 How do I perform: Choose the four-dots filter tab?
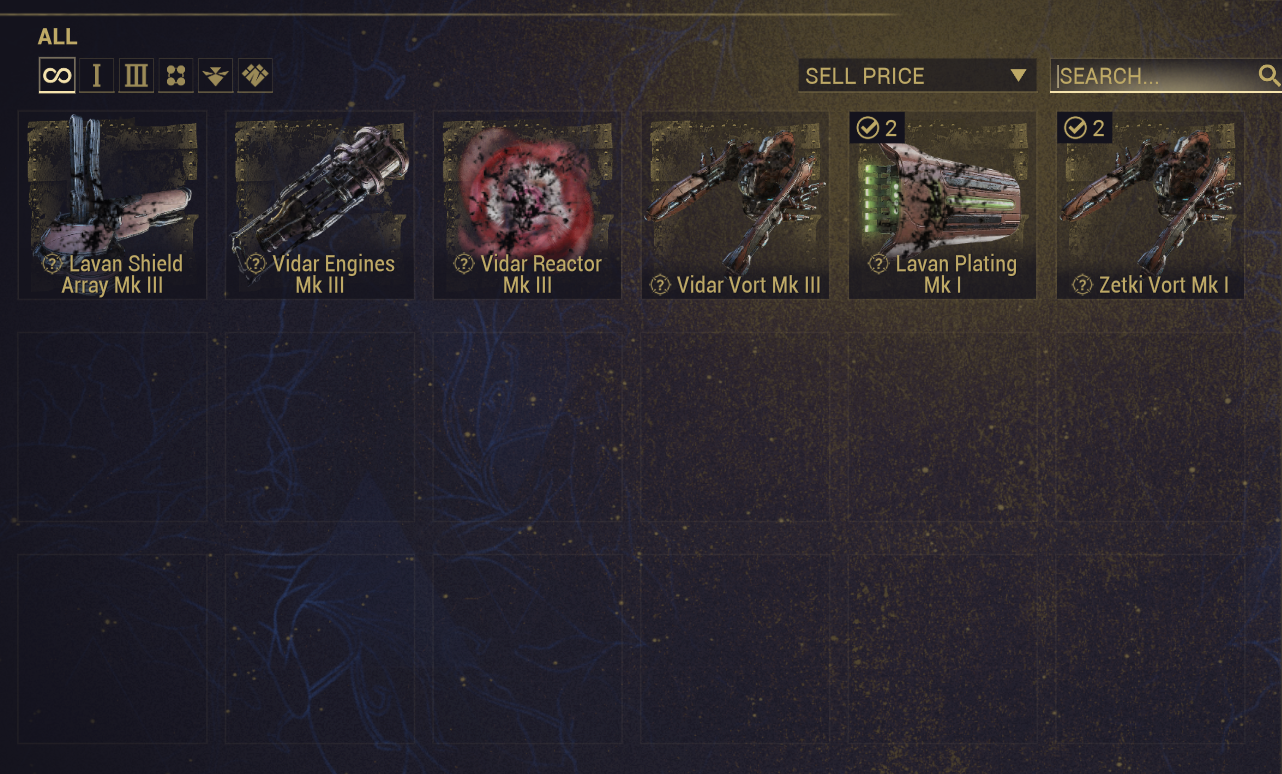coord(176,76)
